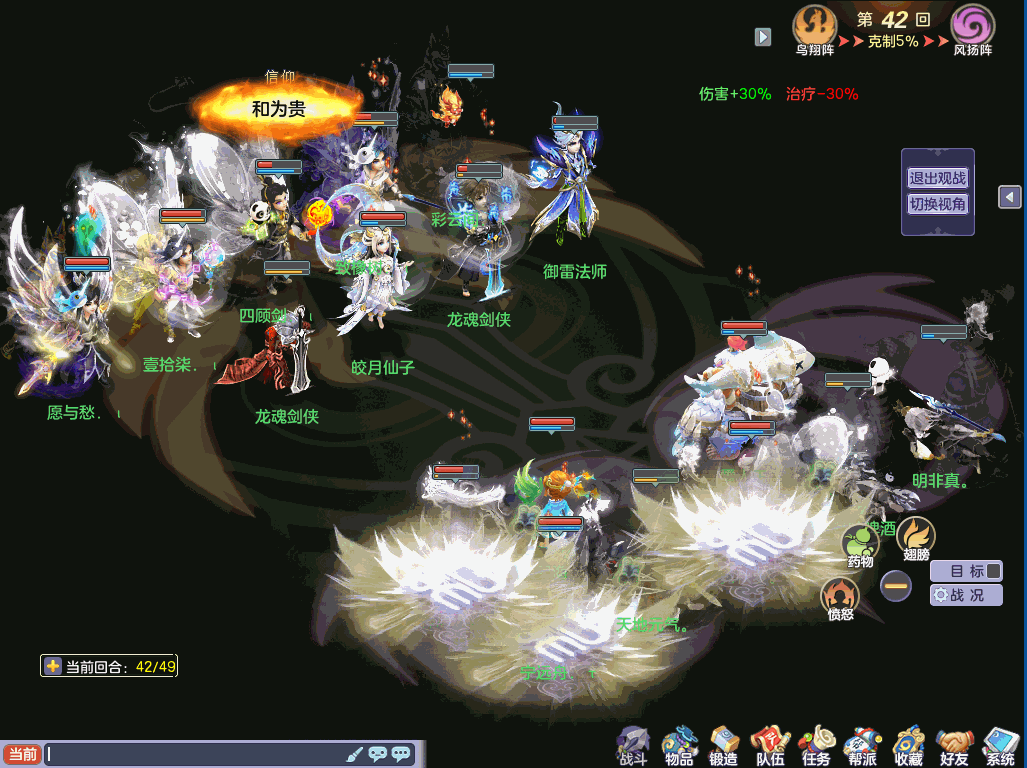Open the 物品 items bag
The image size is (1027, 768).
tap(679, 745)
